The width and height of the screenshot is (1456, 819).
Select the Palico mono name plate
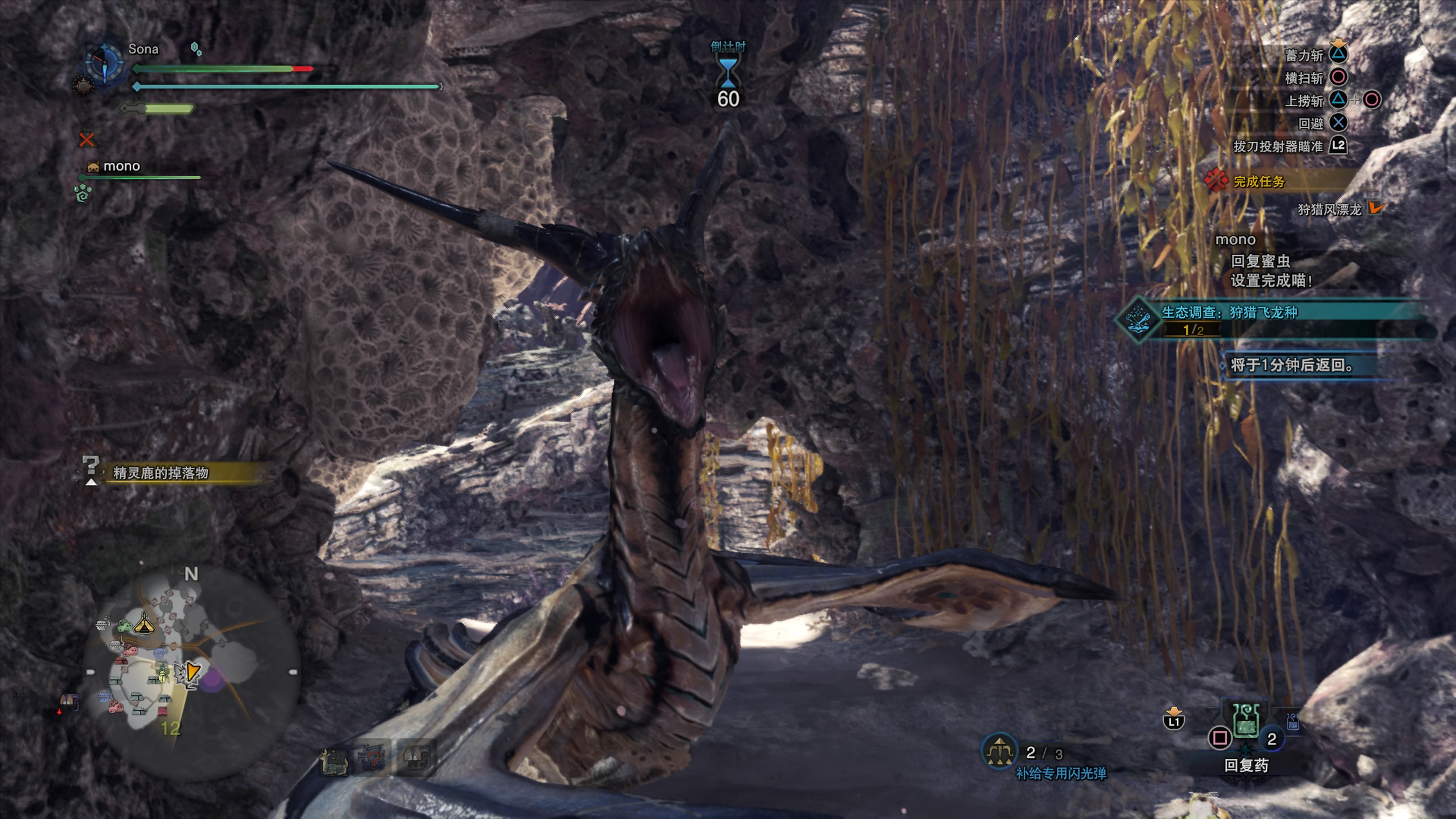point(121,166)
